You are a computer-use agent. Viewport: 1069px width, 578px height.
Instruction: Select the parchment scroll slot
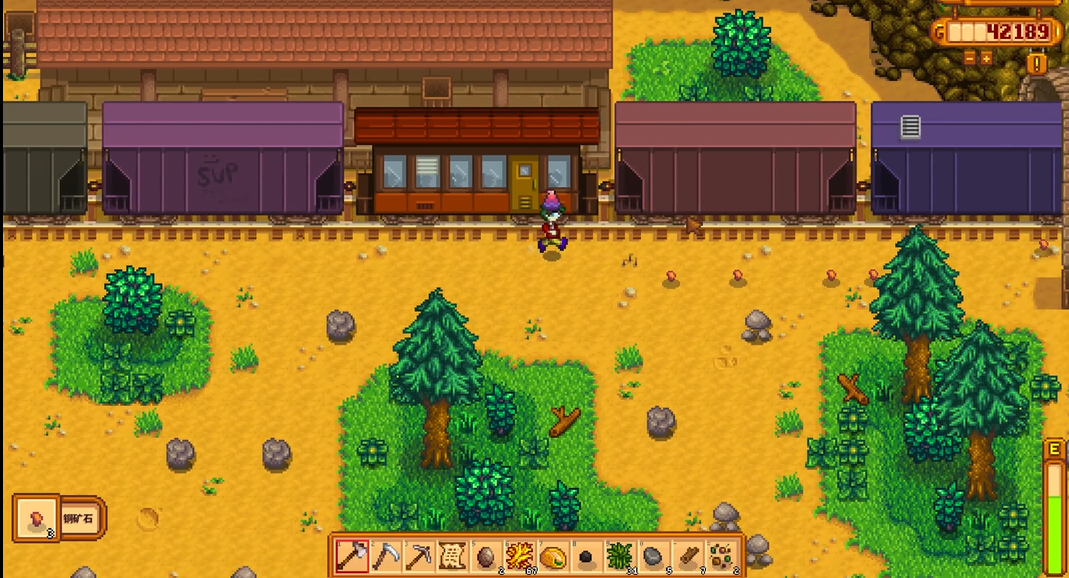click(452, 555)
